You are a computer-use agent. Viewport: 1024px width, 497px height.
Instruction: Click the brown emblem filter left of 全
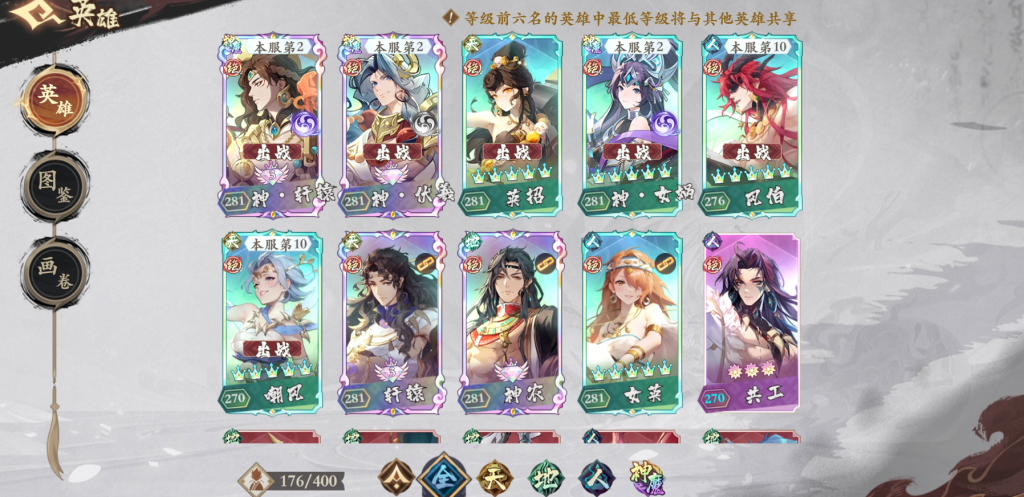[x=396, y=477]
